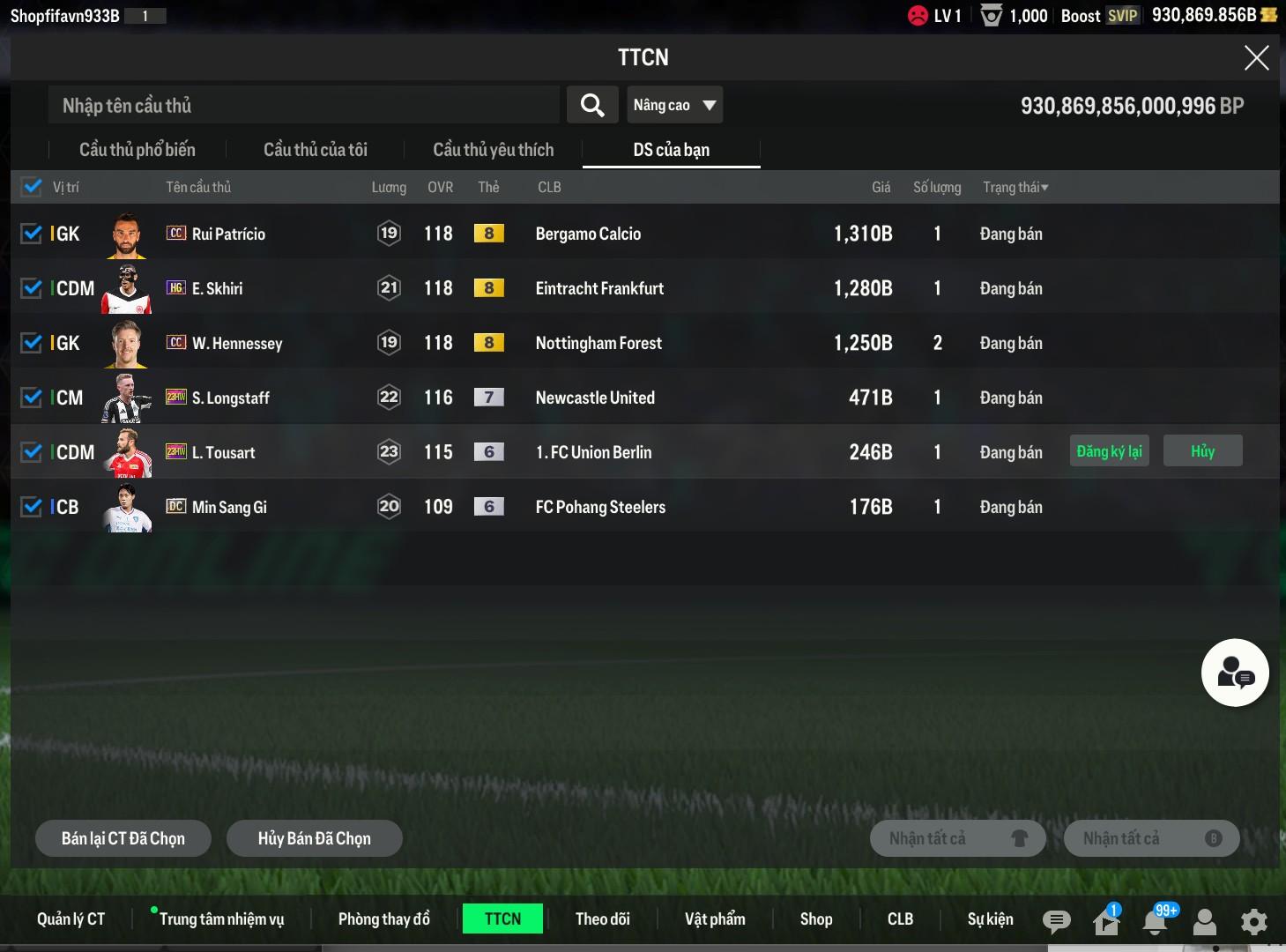Viewport: 1286px width, 952px height.
Task: Open the Shop menu
Action: click(x=816, y=919)
